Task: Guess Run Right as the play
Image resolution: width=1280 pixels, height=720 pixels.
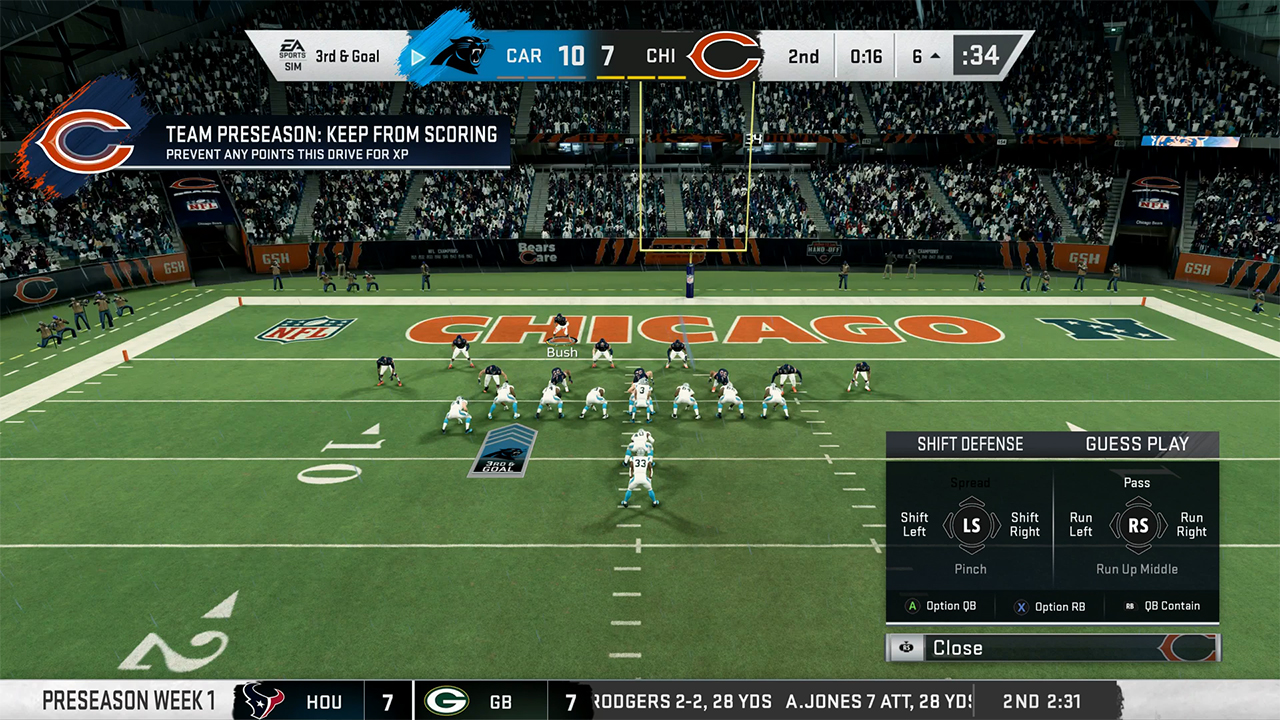Action: (x=1191, y=525)
